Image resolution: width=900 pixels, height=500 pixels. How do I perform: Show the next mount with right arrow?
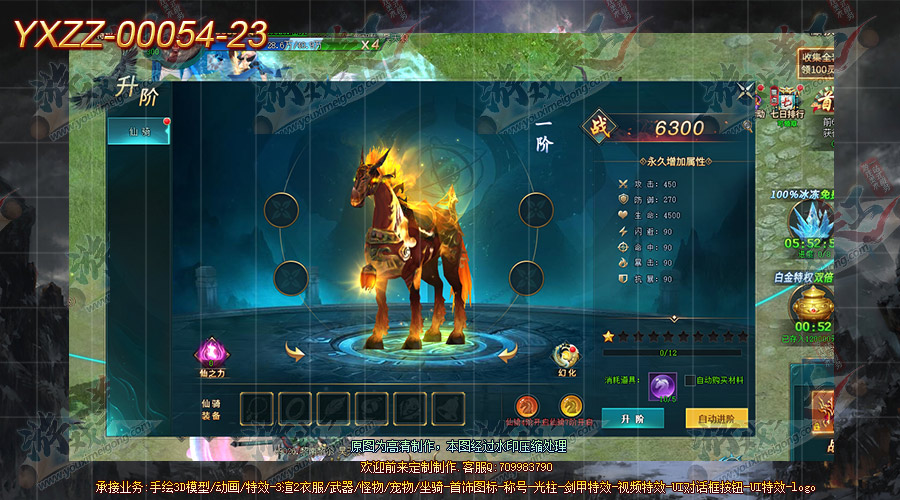click(x=508, y=351)
